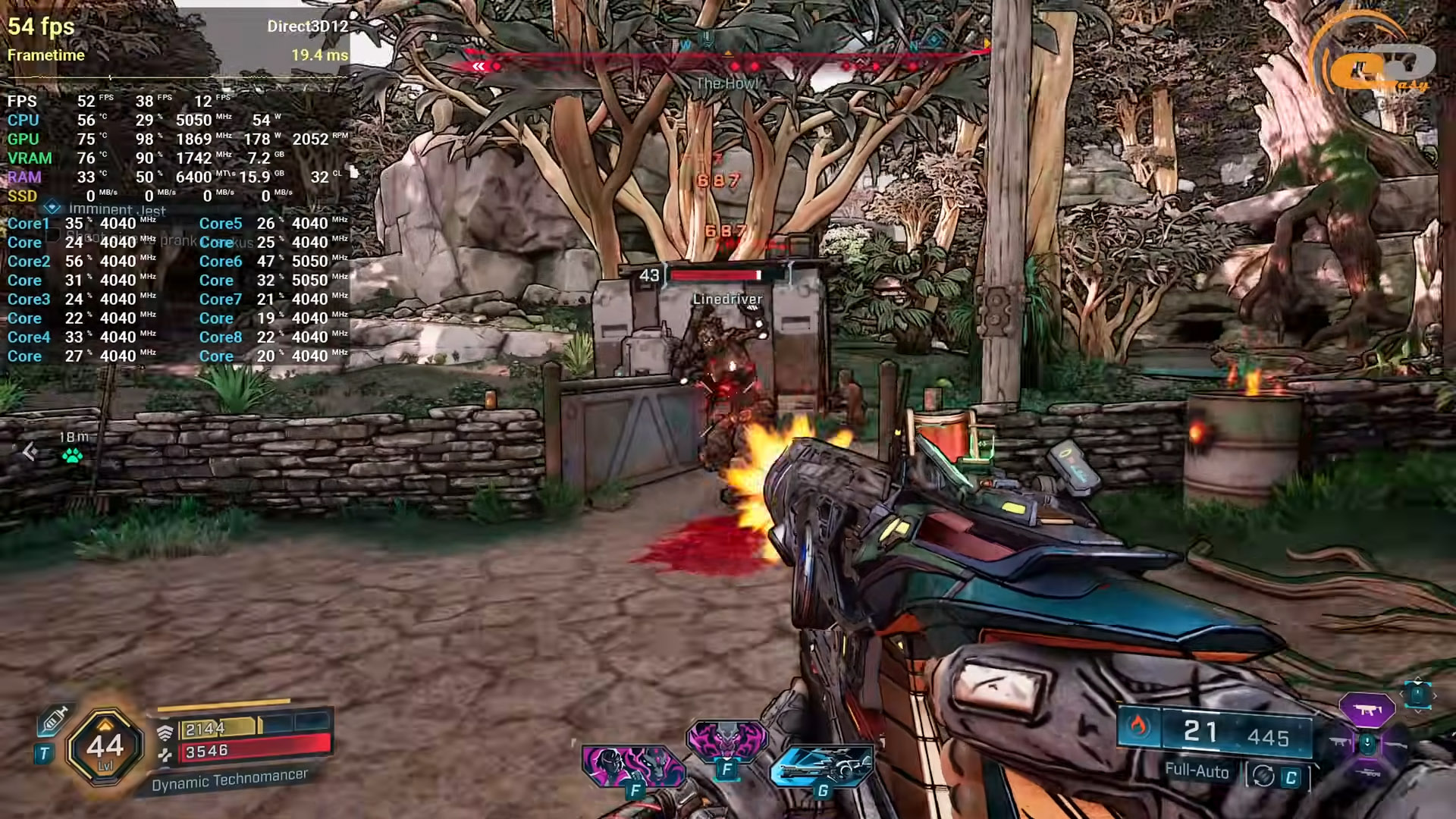Click the green paw print waypoint marker
Image resolution: width=1456 pixels, height=819 pixels.
(73, 455)
